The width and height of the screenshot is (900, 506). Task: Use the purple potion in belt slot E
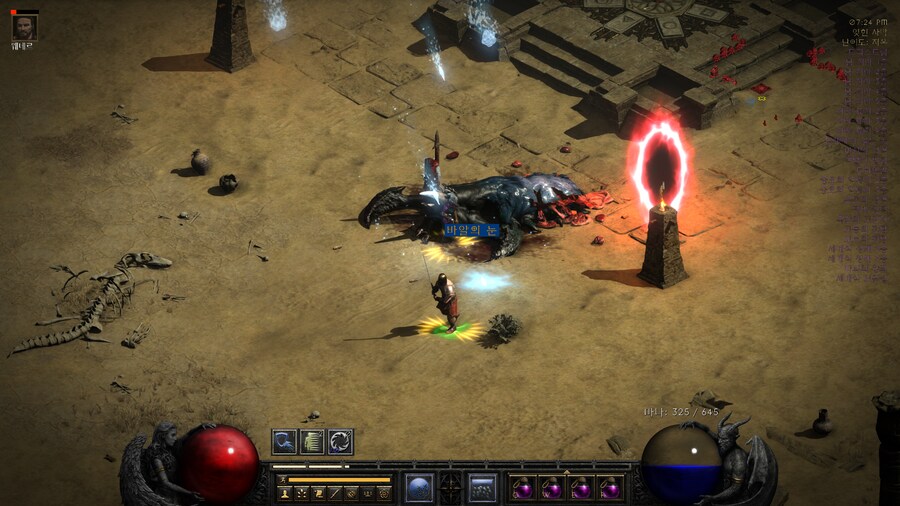tap(581, 489)
